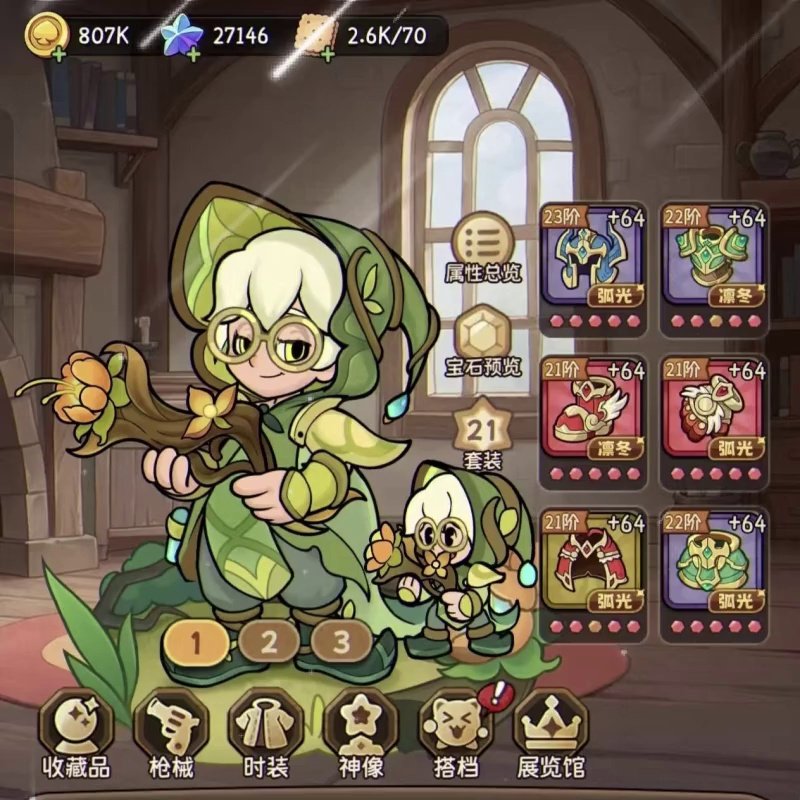Switch to loadout preset 3

point(342,642)
